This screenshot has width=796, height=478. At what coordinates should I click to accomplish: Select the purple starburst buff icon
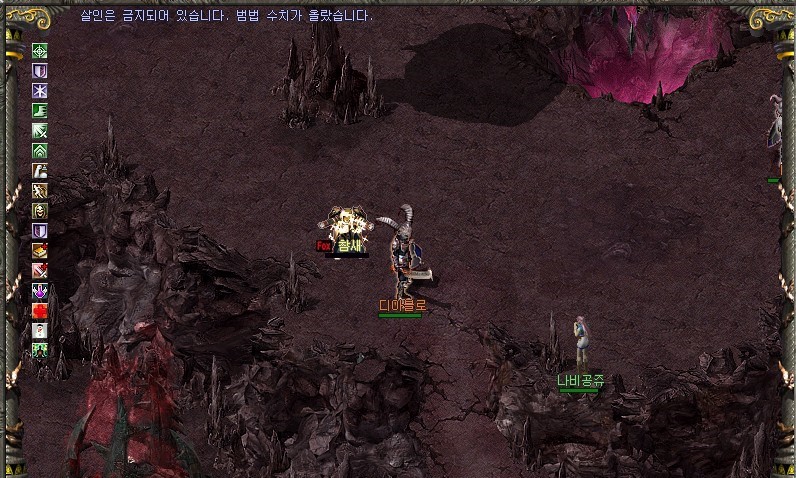click(40, 91)
